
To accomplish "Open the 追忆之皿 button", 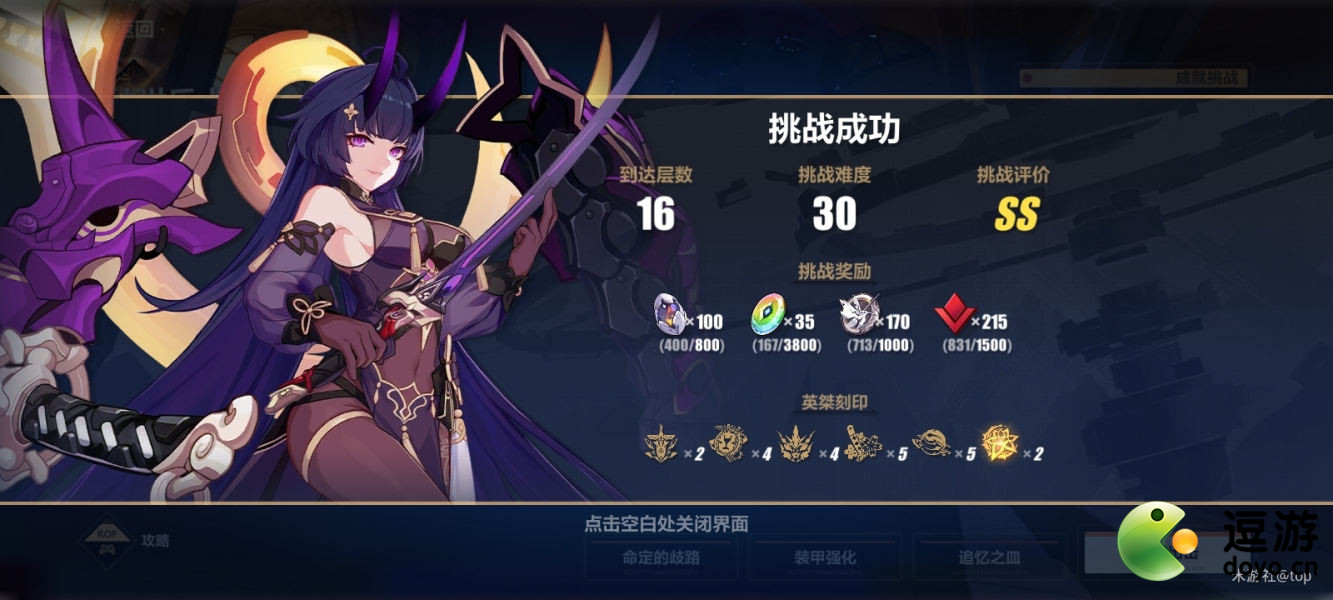I will point(987,558).
